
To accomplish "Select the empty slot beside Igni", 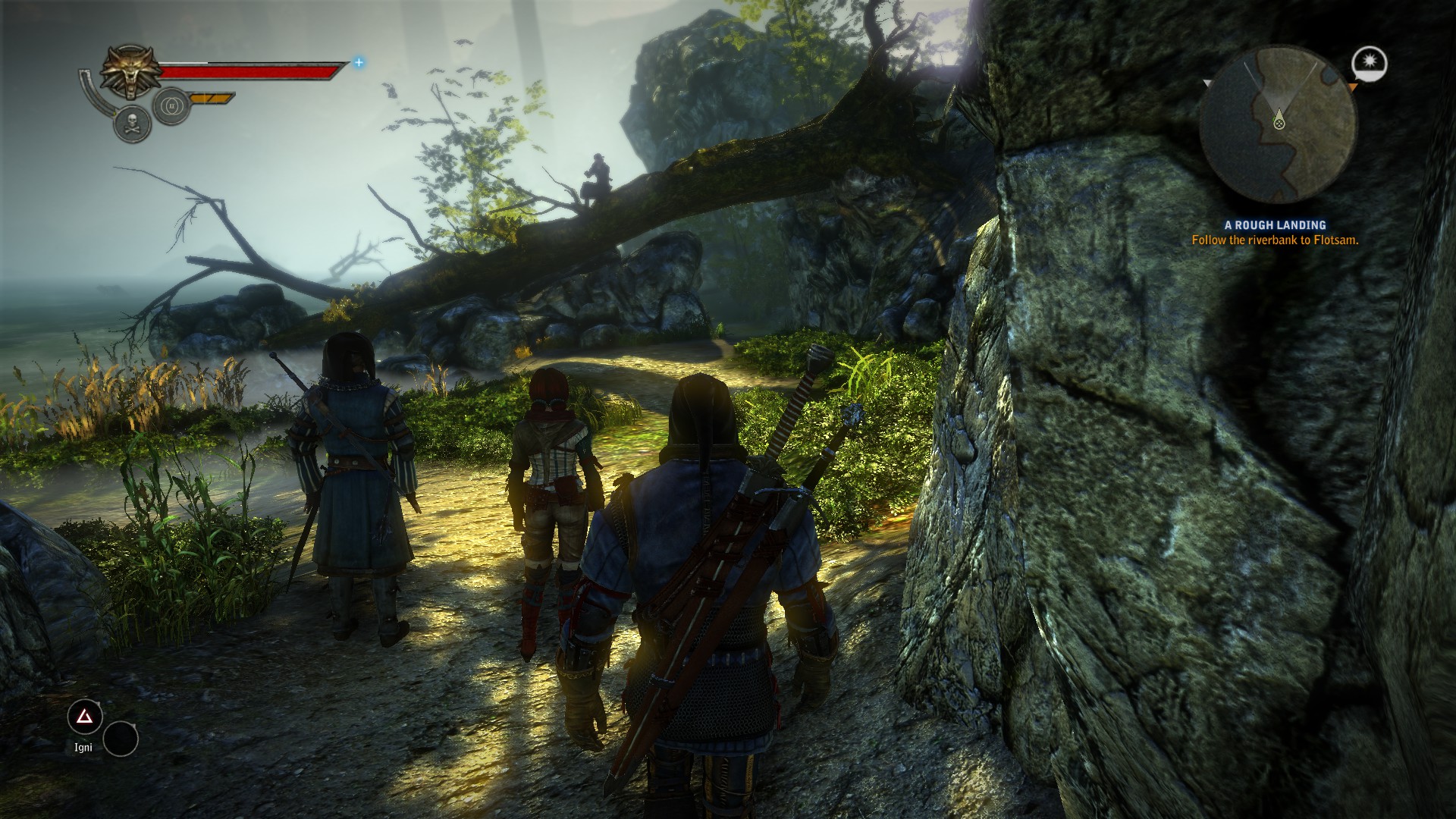I will point(121,739).
